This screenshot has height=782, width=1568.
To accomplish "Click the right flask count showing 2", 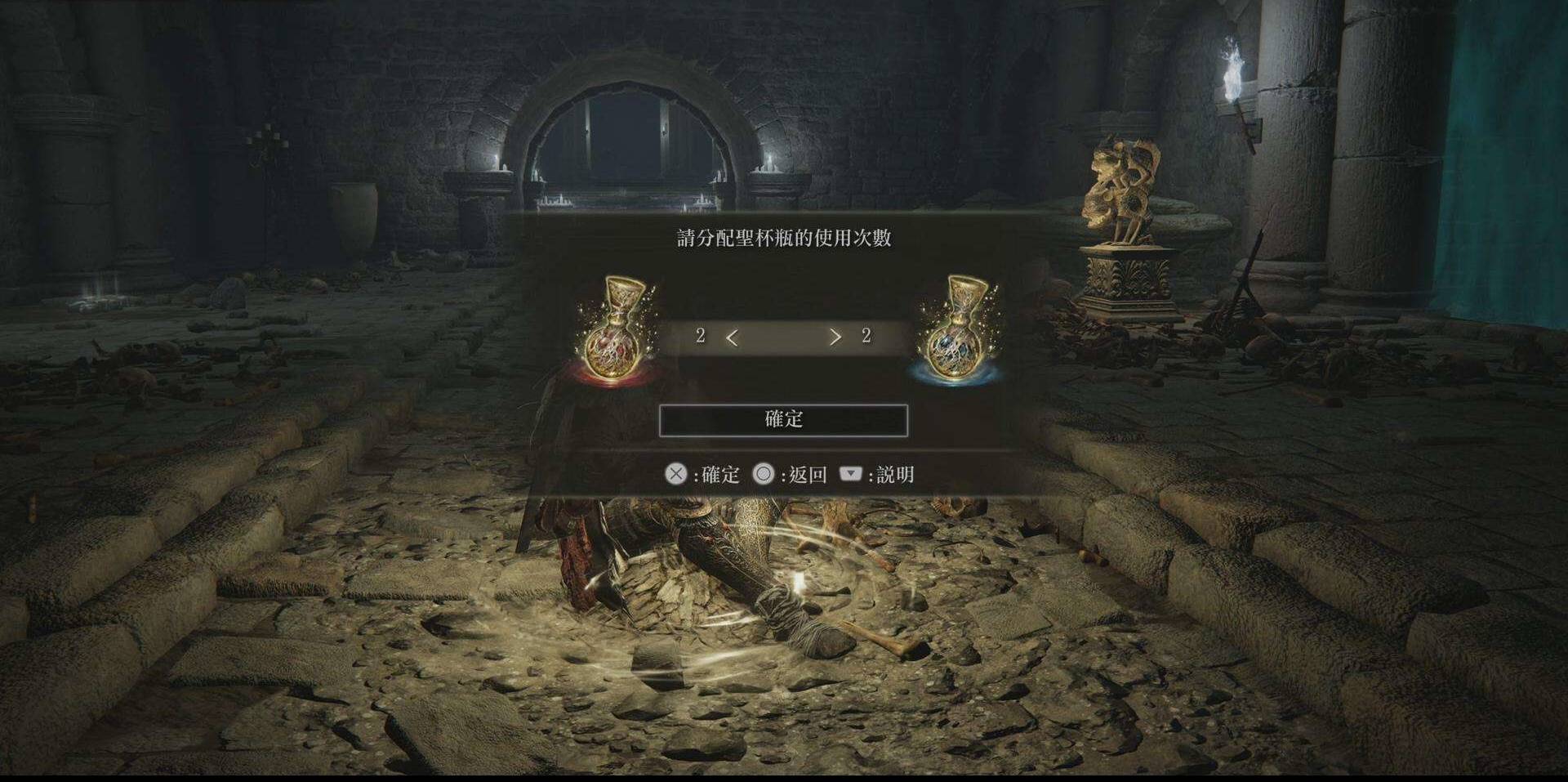I will 867,336.
